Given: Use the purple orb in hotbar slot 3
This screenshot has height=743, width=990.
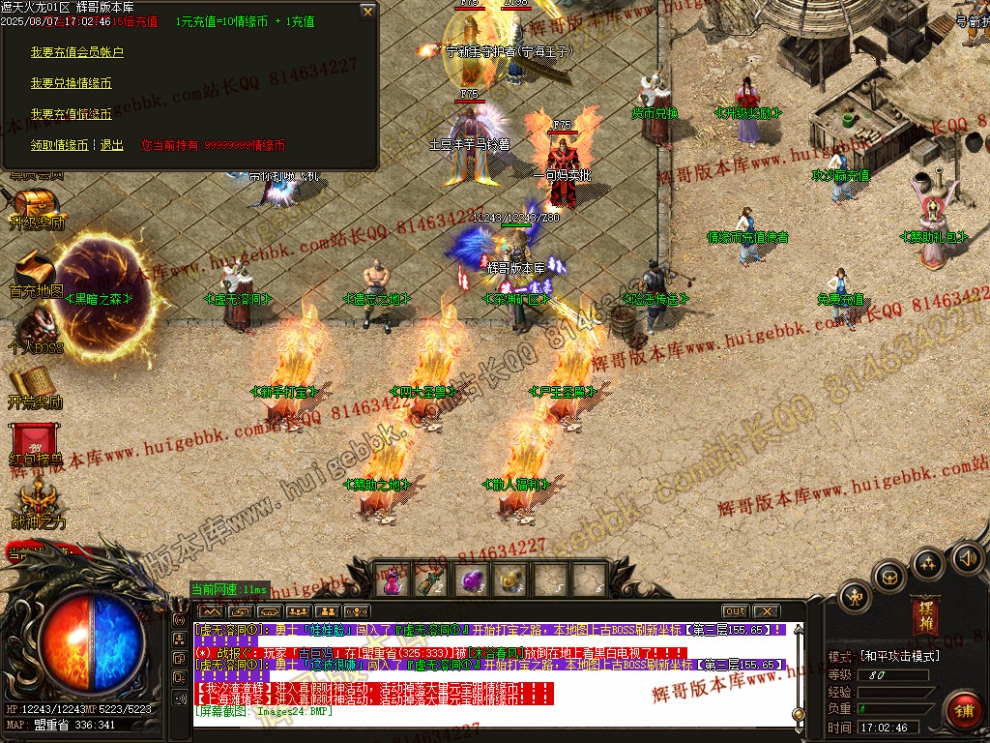Looking at the screenshot, I should [x=470, y=579].
